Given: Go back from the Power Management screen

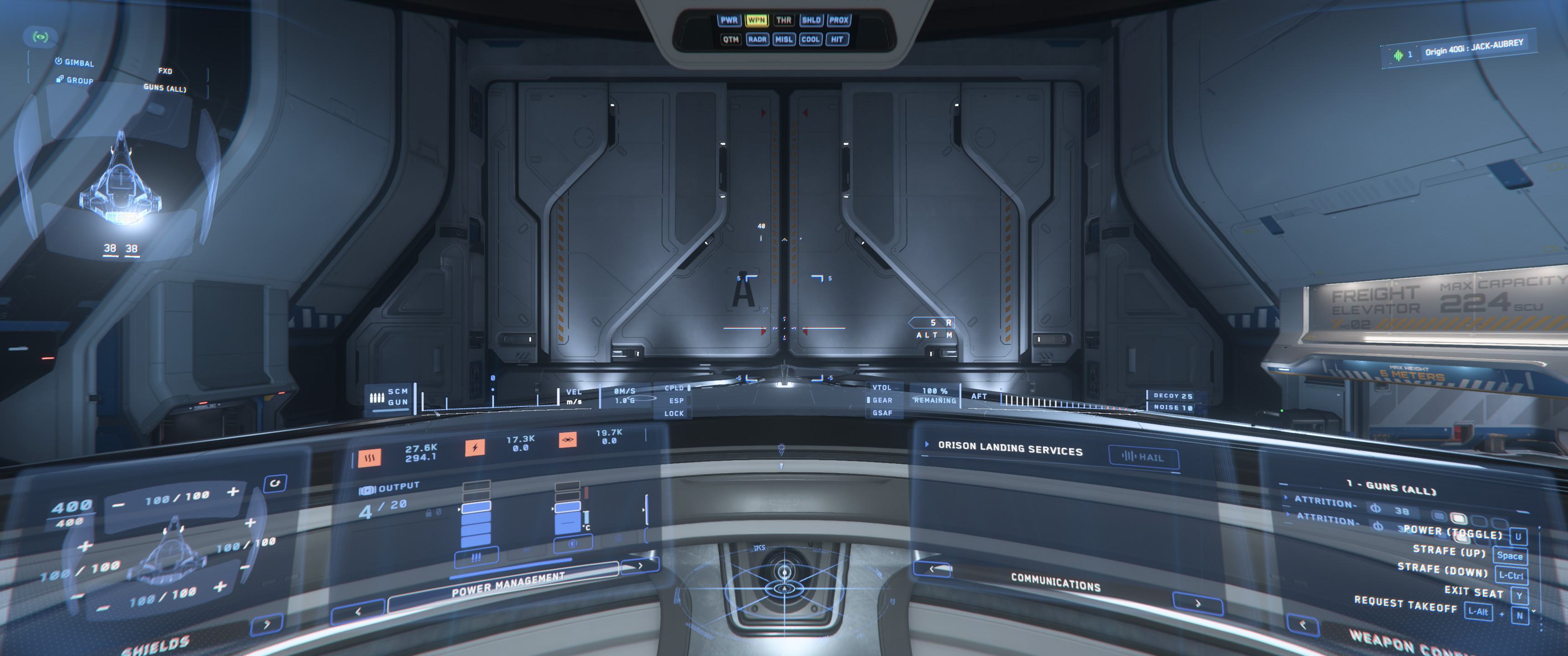Looking at the screenshot, I should (x=358, y=611).
